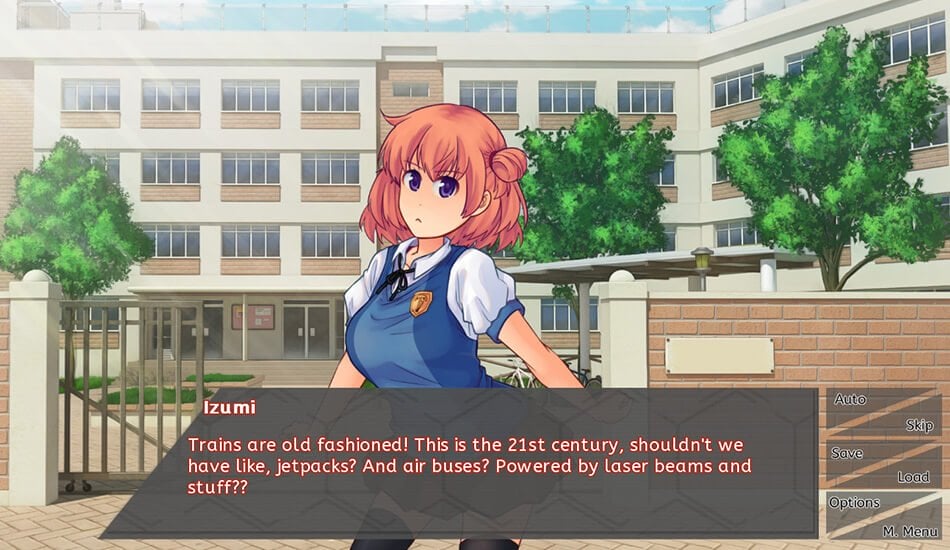This screenshot has width=950, height=550.
Task: Open the Options screen
Action: coord(855,503)
